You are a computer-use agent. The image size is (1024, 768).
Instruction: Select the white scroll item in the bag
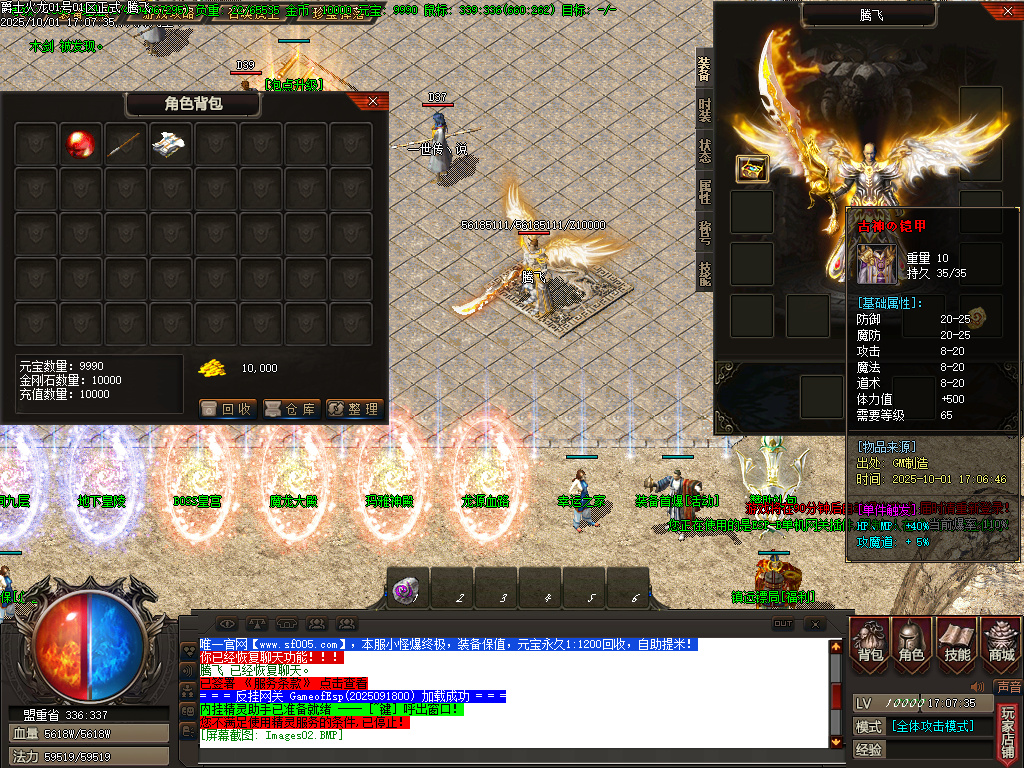[171, 144]
